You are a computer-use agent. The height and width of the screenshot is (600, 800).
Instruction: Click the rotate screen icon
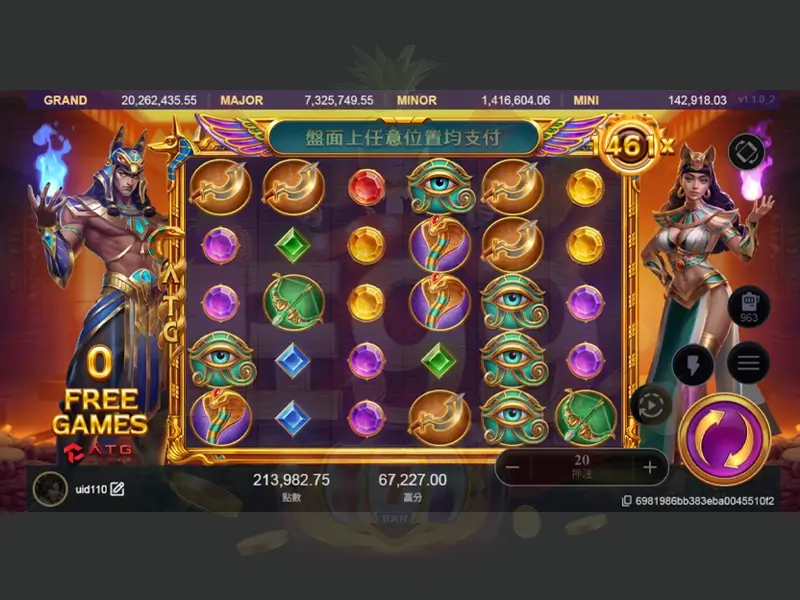click(746, 151)
